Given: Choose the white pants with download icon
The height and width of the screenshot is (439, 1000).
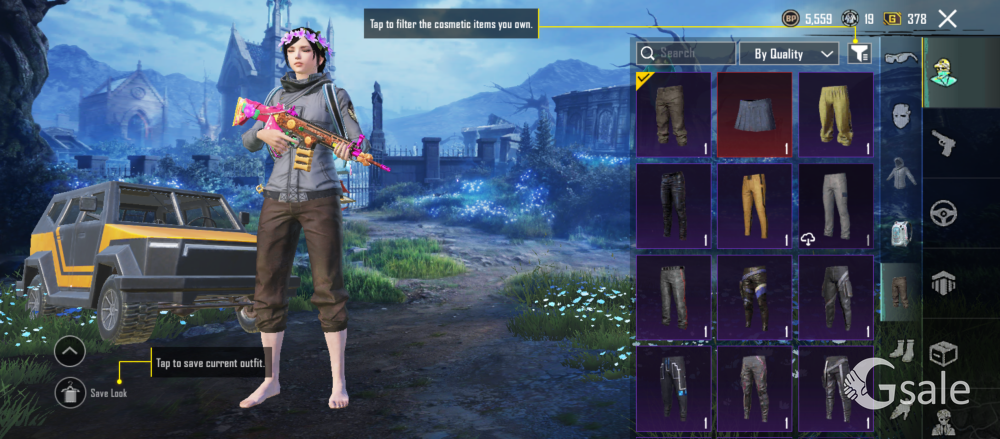Looking at the screenshot, I should coord(835,205).
